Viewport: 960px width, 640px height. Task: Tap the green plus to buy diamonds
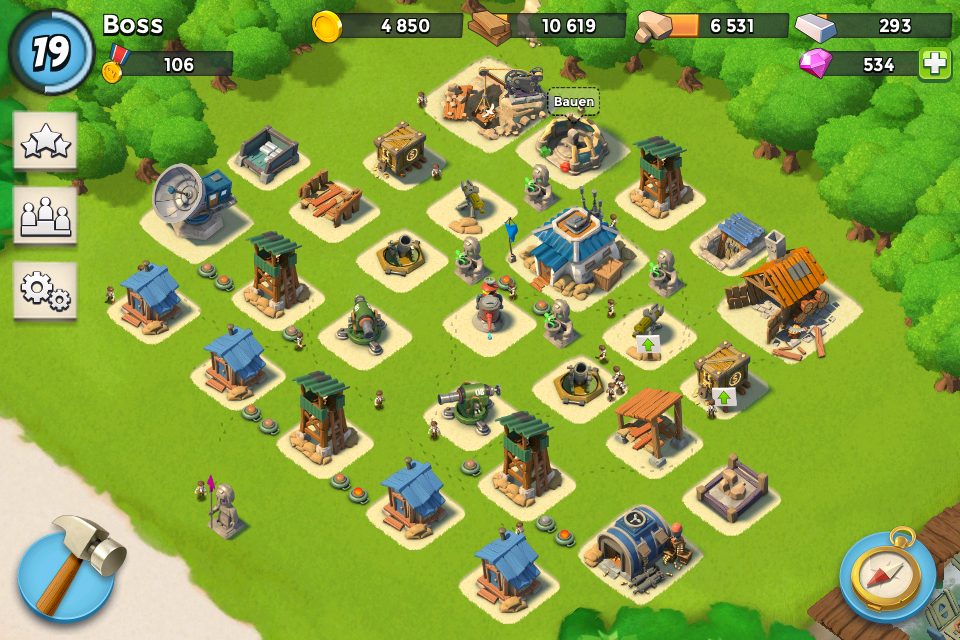click(x=935, y=63)
